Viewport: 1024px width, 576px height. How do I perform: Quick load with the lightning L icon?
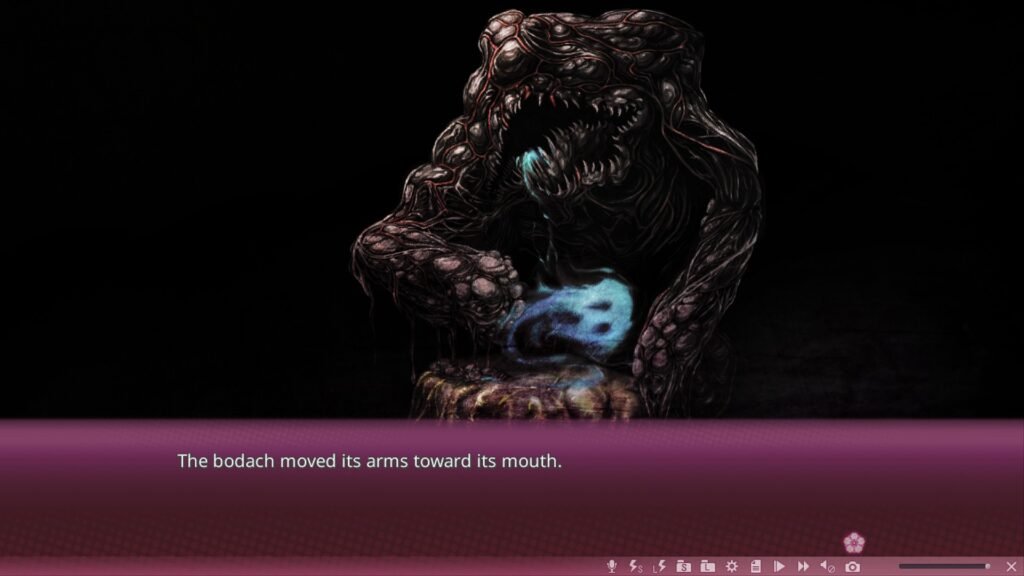tap(659, 566)
